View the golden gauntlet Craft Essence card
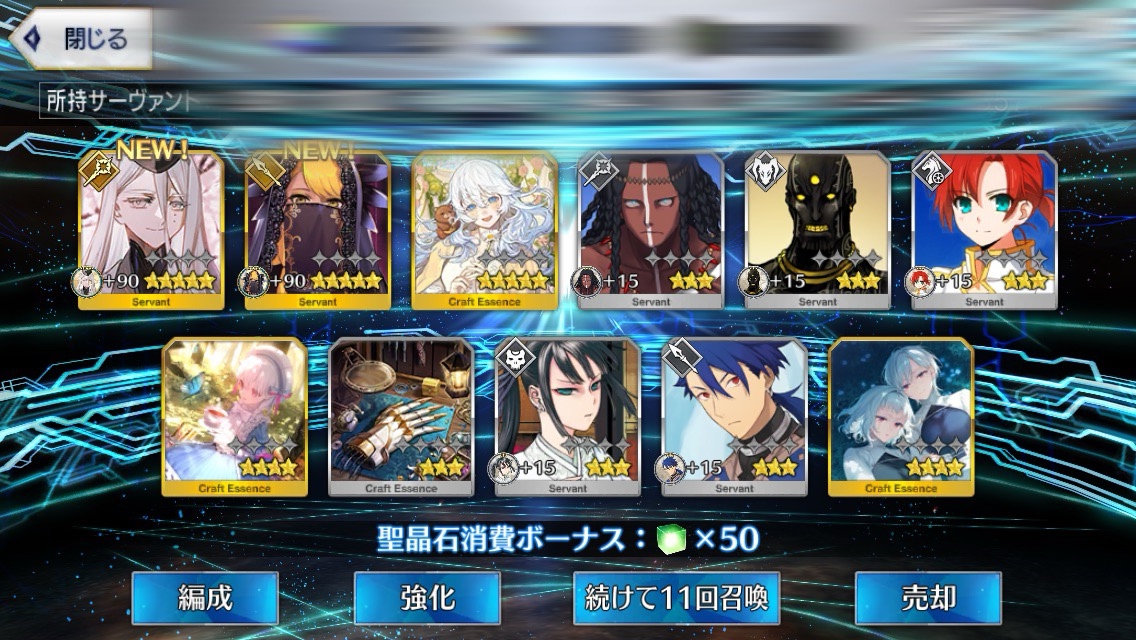 coord(401,417)
